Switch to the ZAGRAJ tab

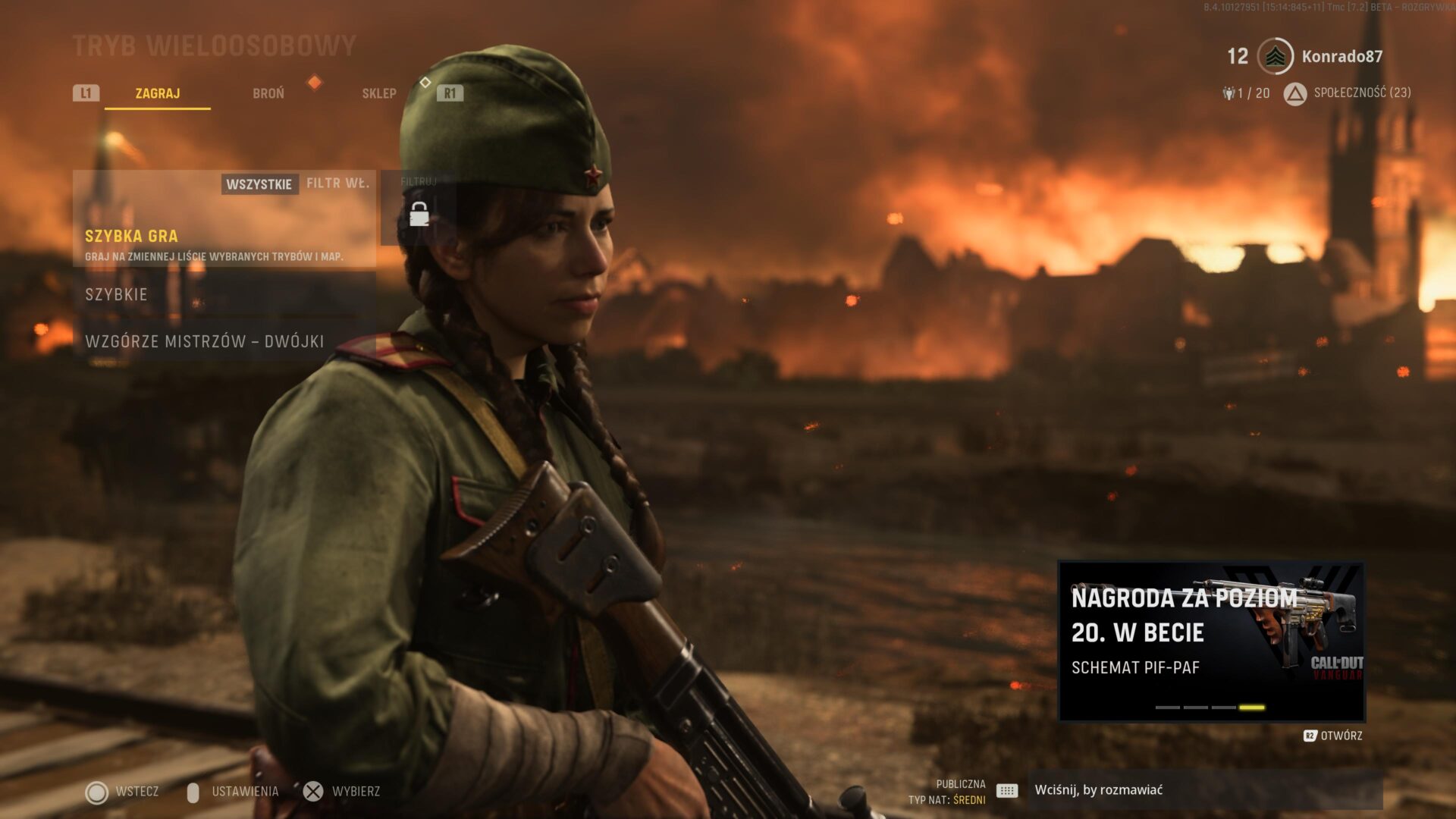click(158, 93)
